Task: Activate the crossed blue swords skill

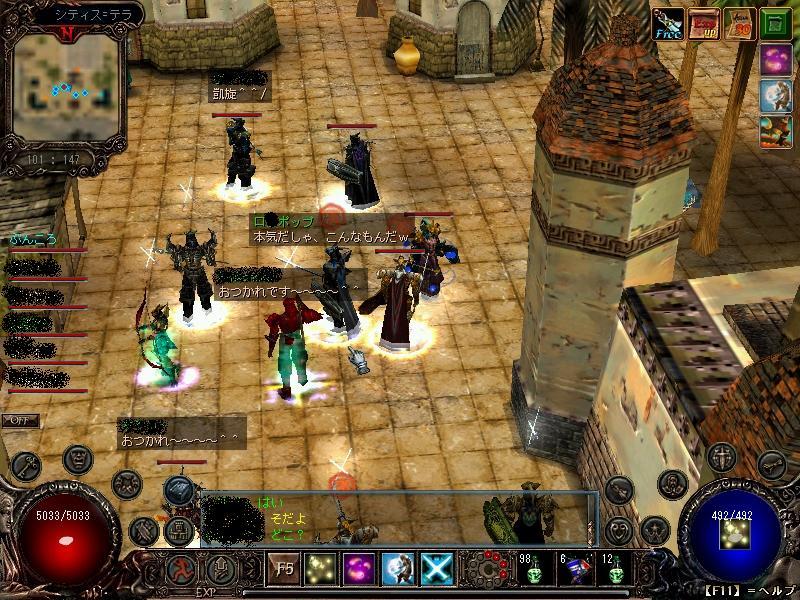Action: coord(437,568)
